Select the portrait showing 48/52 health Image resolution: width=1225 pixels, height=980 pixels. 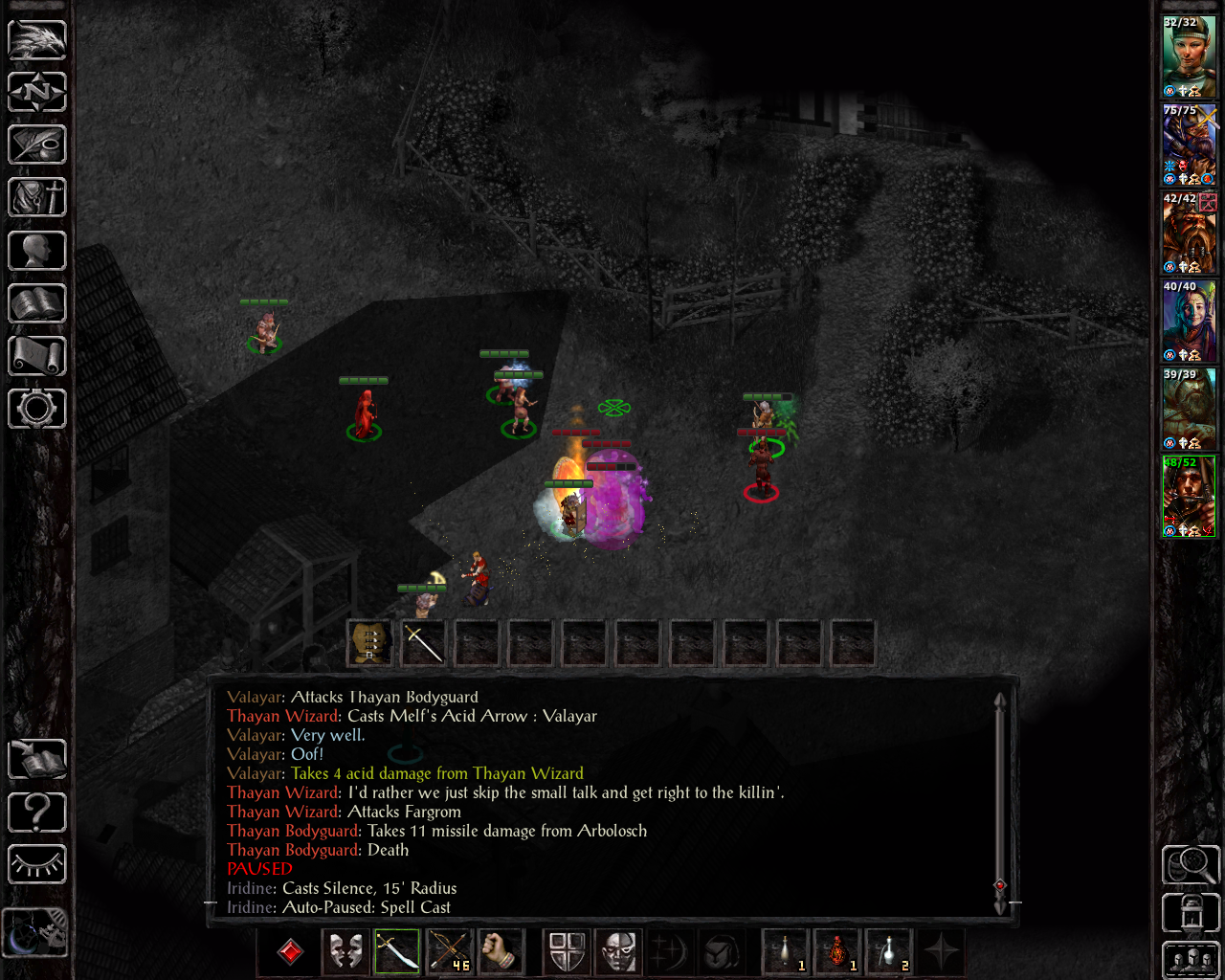[1189, 497]
